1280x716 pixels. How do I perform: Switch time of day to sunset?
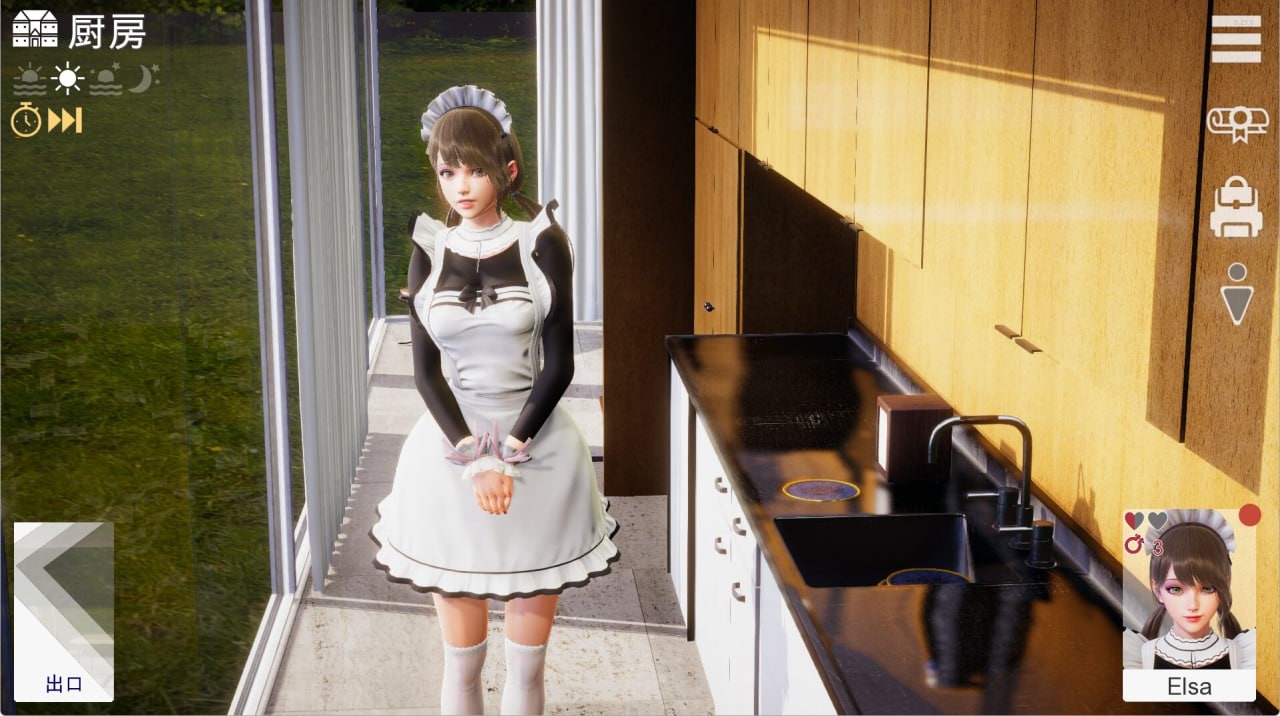coord(105,79)
